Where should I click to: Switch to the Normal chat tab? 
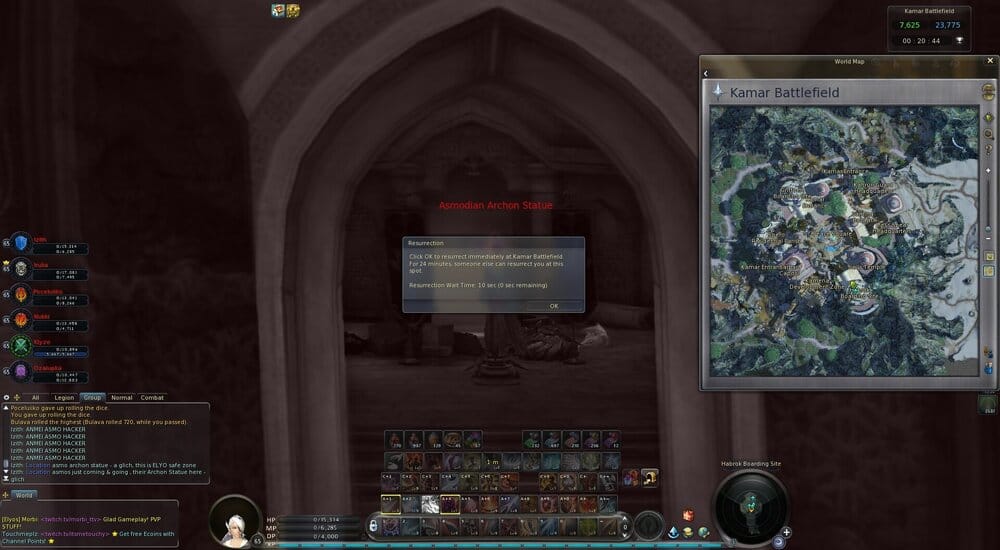point(121,397)
